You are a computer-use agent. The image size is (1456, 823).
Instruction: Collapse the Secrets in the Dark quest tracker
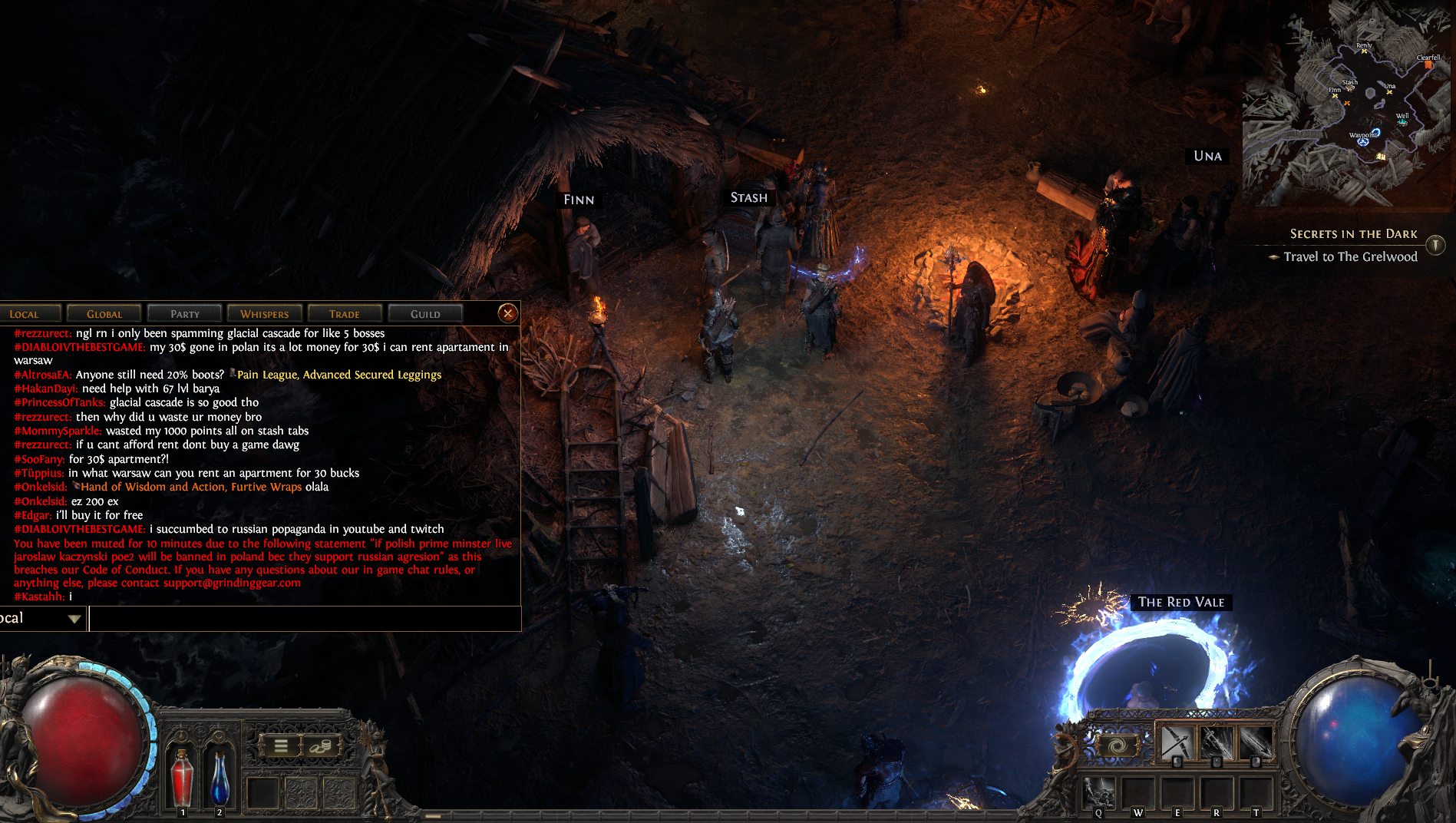(x=1435, y=245)
